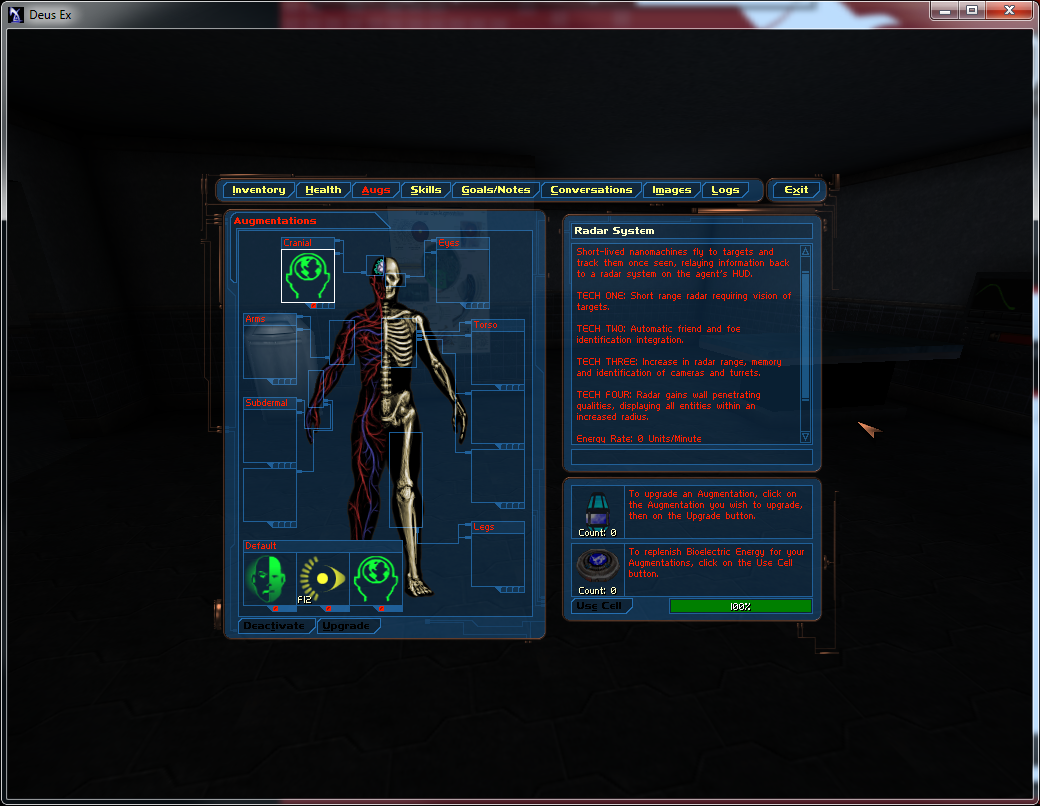Select the Augs tab

[x=376, y=190]
